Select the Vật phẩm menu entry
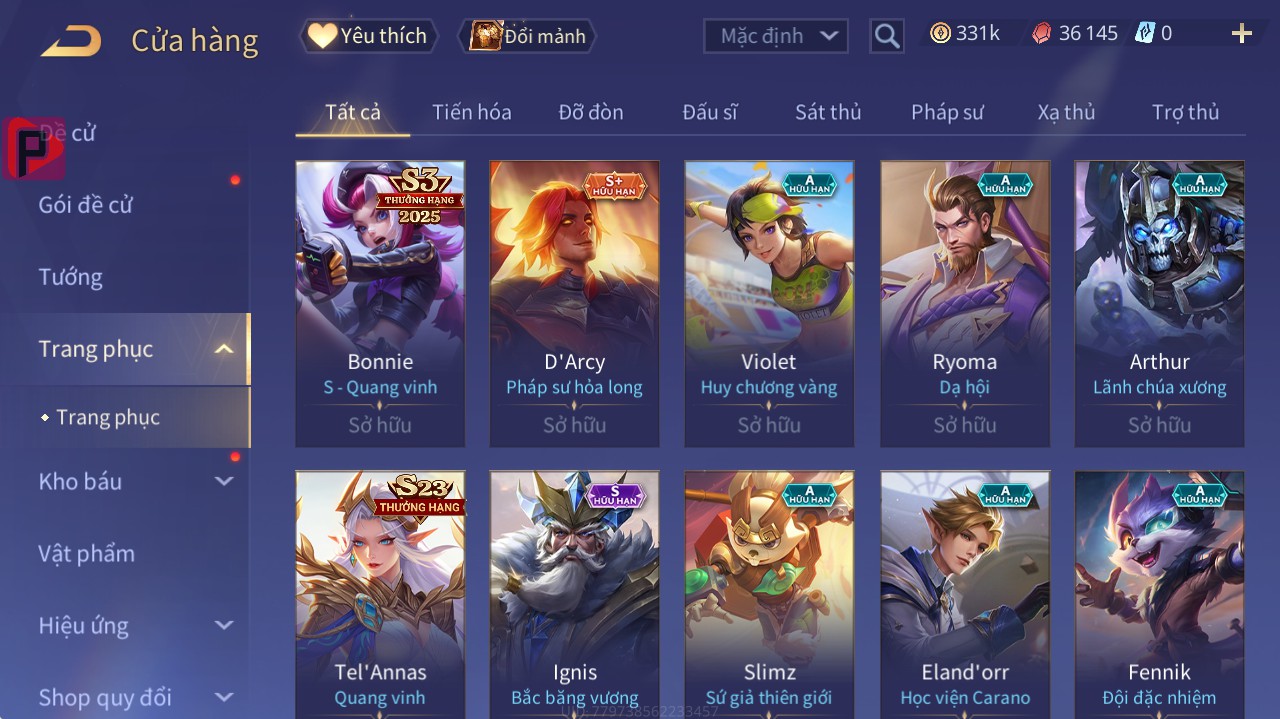 tap(86, 553)
